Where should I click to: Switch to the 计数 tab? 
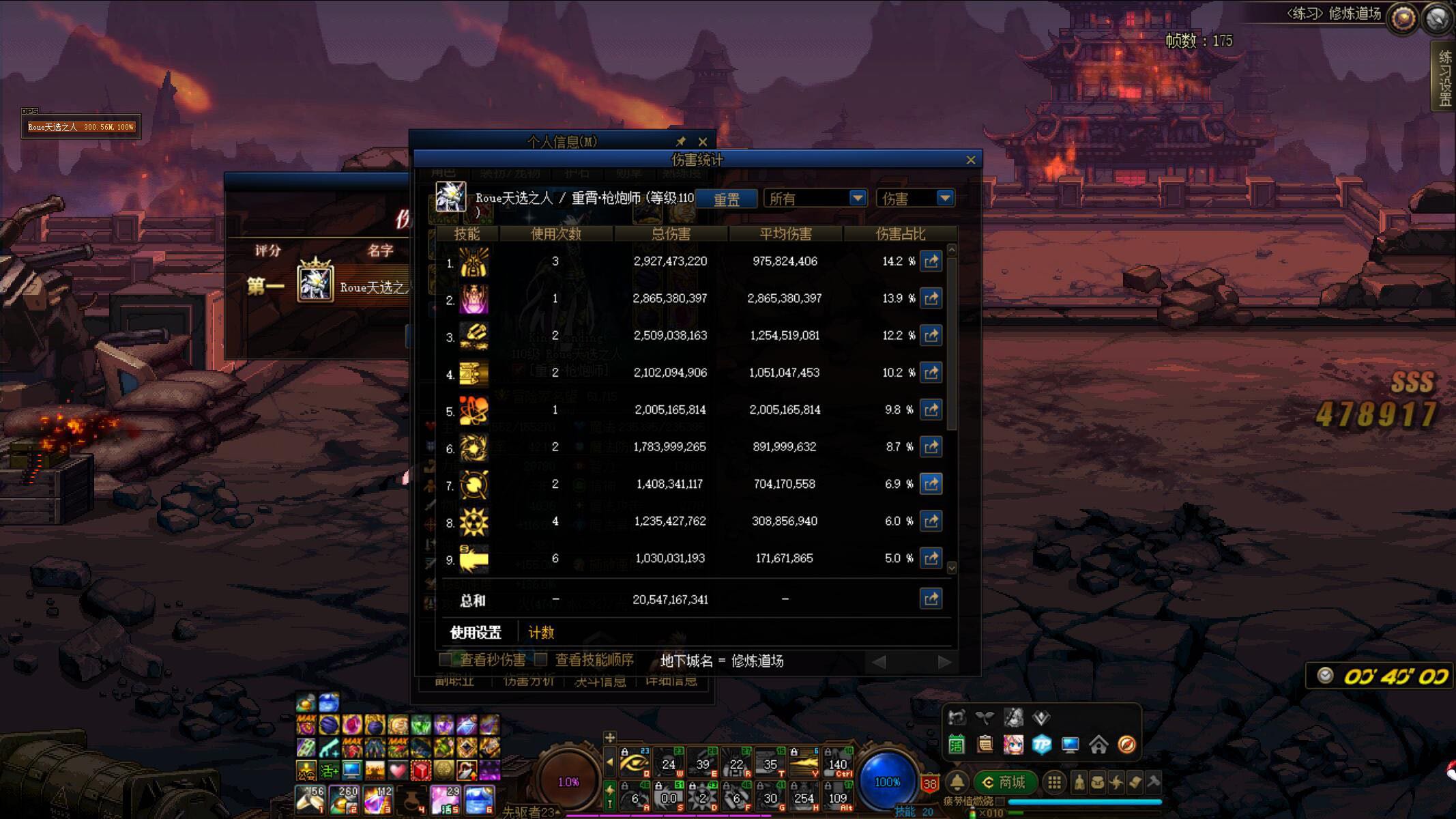click(540, 632)
